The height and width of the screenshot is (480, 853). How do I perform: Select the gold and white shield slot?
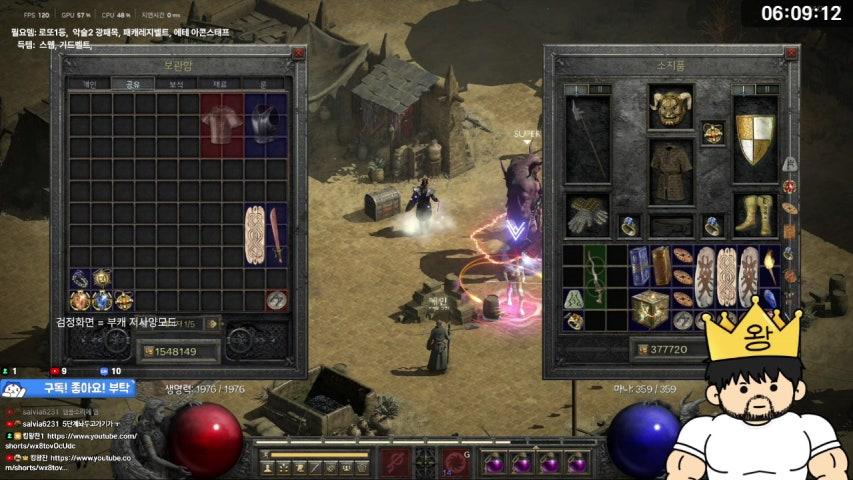point(755,139)
